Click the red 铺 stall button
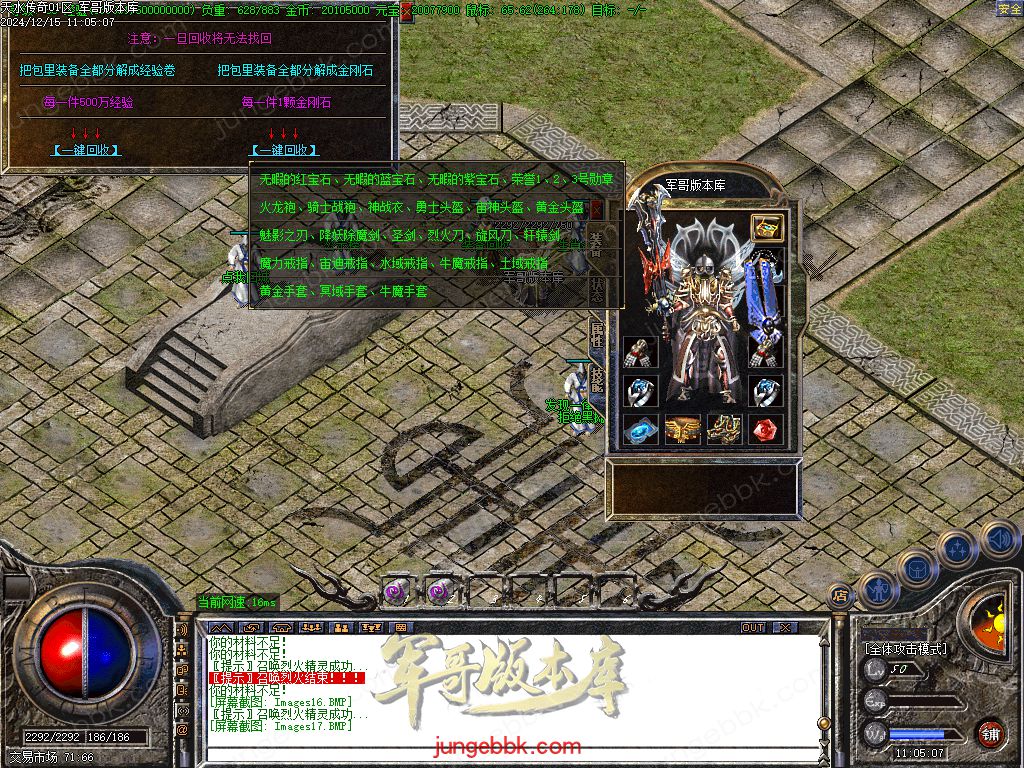The image size is (1024, 768). pyautogui.click(x=990, y=732)
